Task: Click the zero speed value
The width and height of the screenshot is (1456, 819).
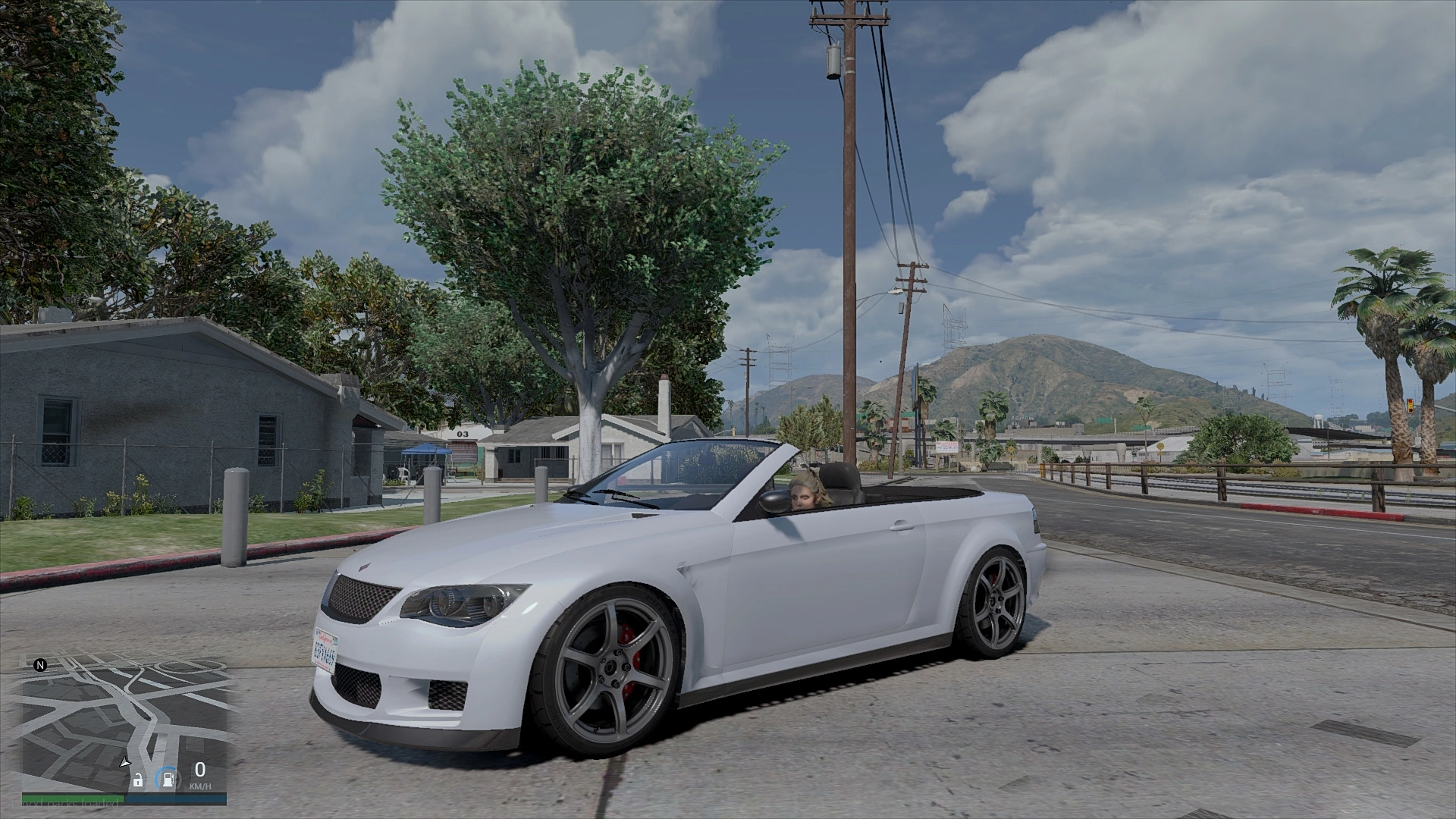Action: point(200,770)
